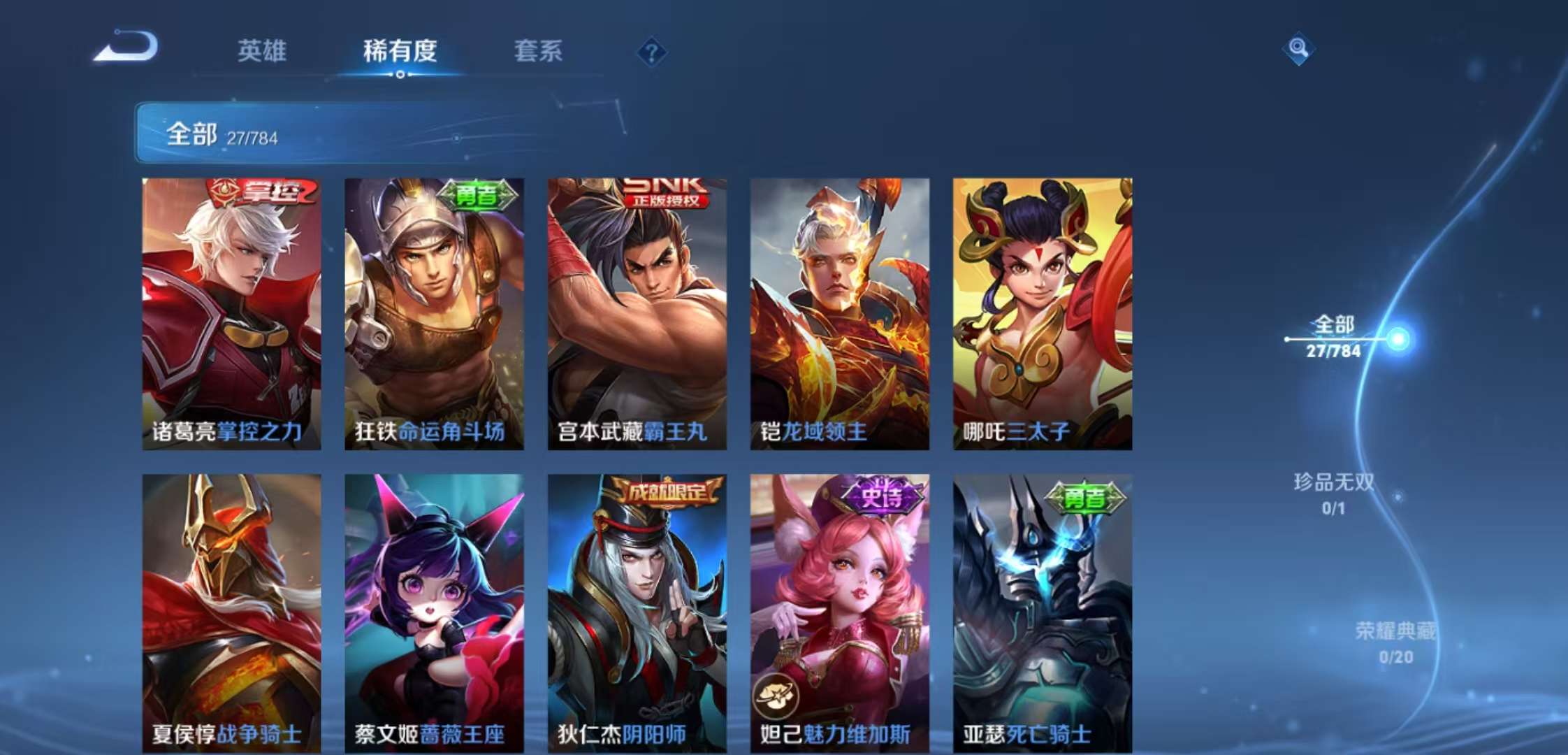1568x755 pixels.
Task: Re-select the 稀有度 tab
Action: tap(400, 52)
